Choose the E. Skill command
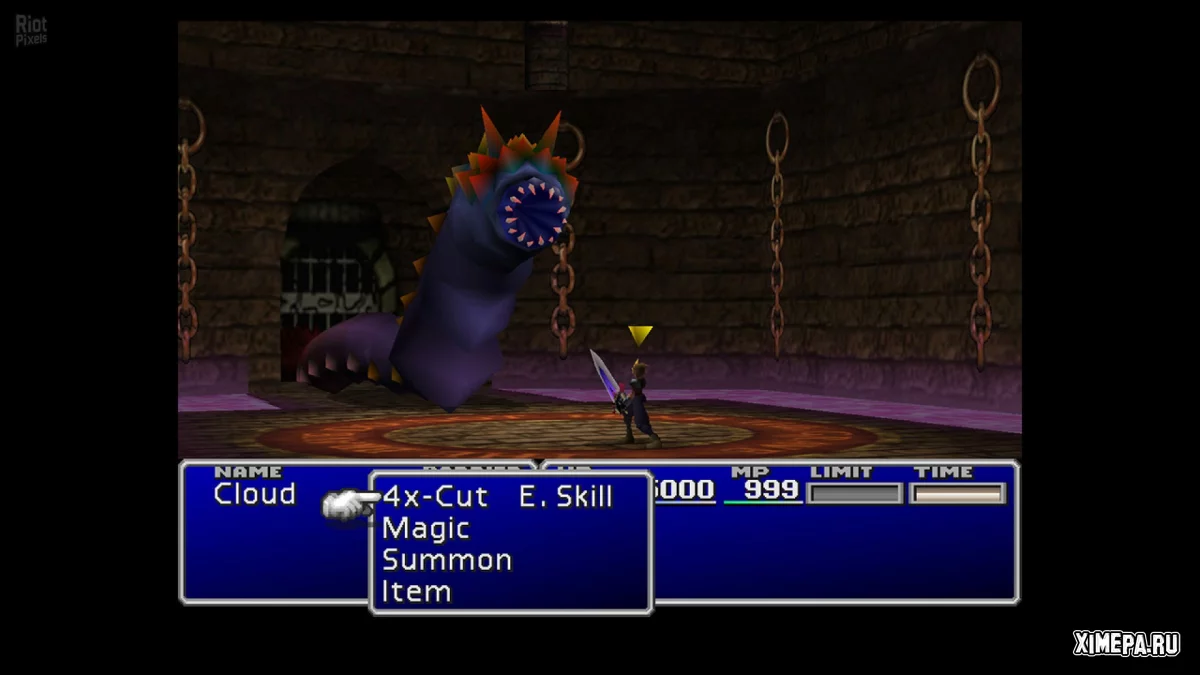The width and height of the screenshot is (1200, 675). [x=565, y=497]
